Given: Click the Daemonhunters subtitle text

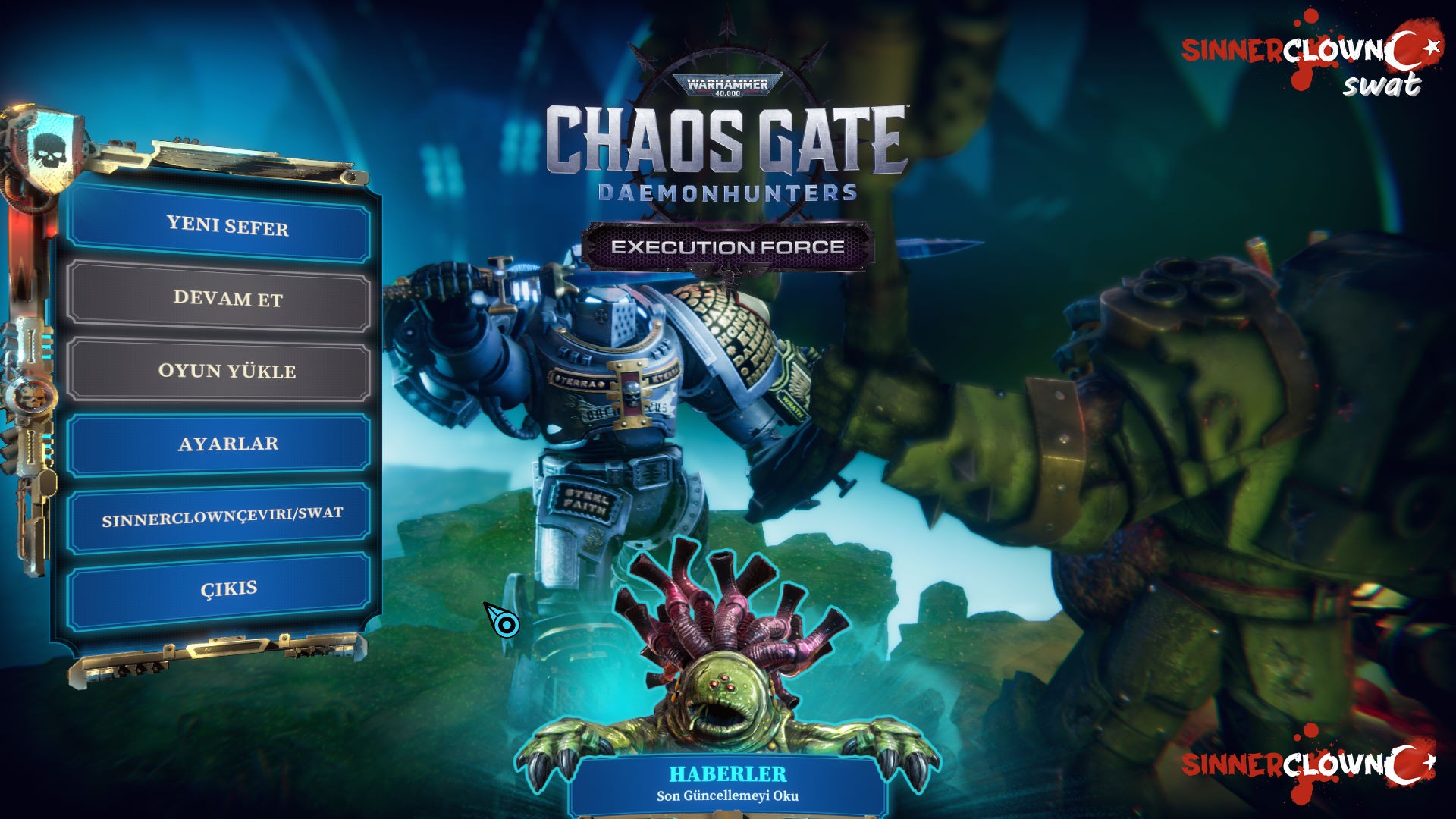Looking at the screenshot, I should [x=726, y=193].
